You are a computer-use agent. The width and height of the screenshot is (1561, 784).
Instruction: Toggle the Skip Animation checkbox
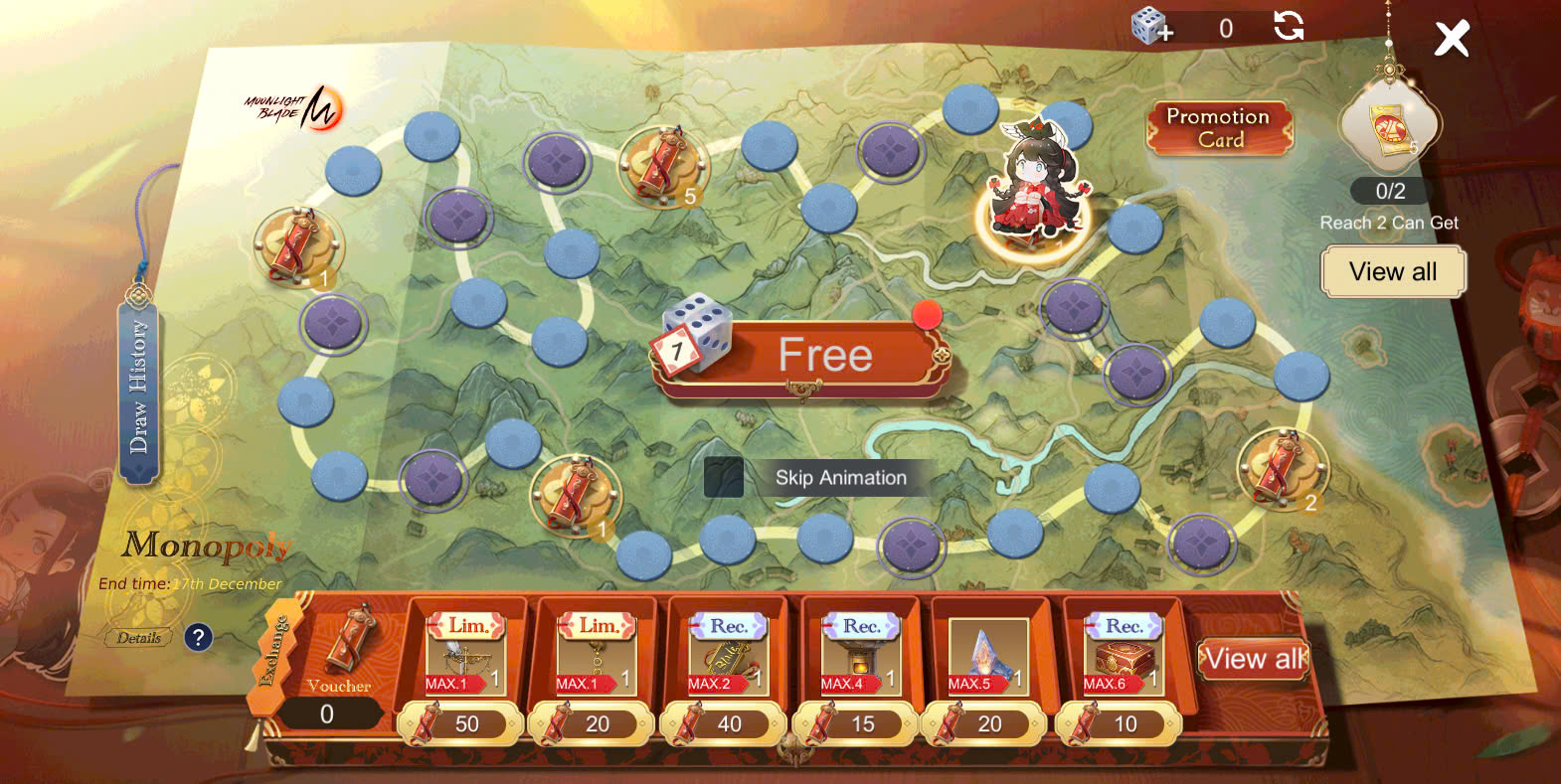tap(723, 478)
